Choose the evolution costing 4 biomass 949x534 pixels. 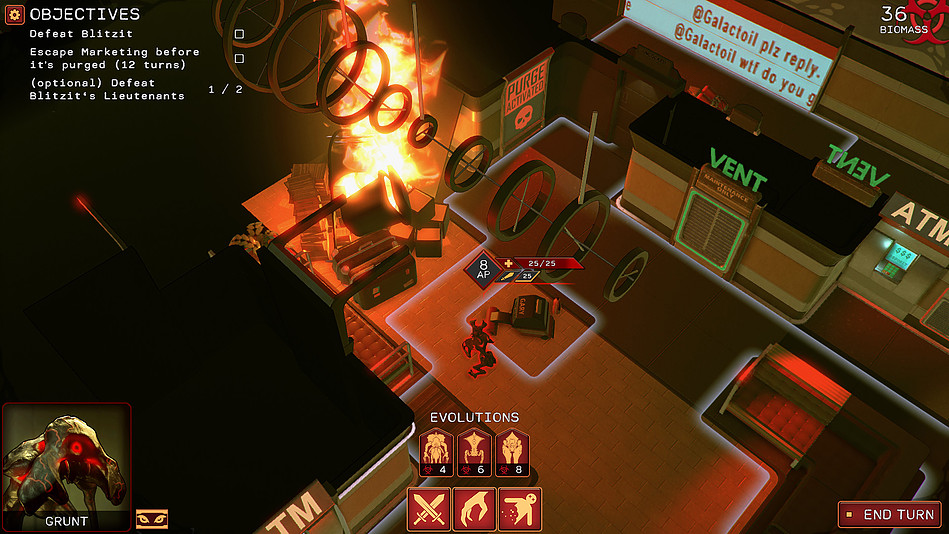[x=437, y=452]
